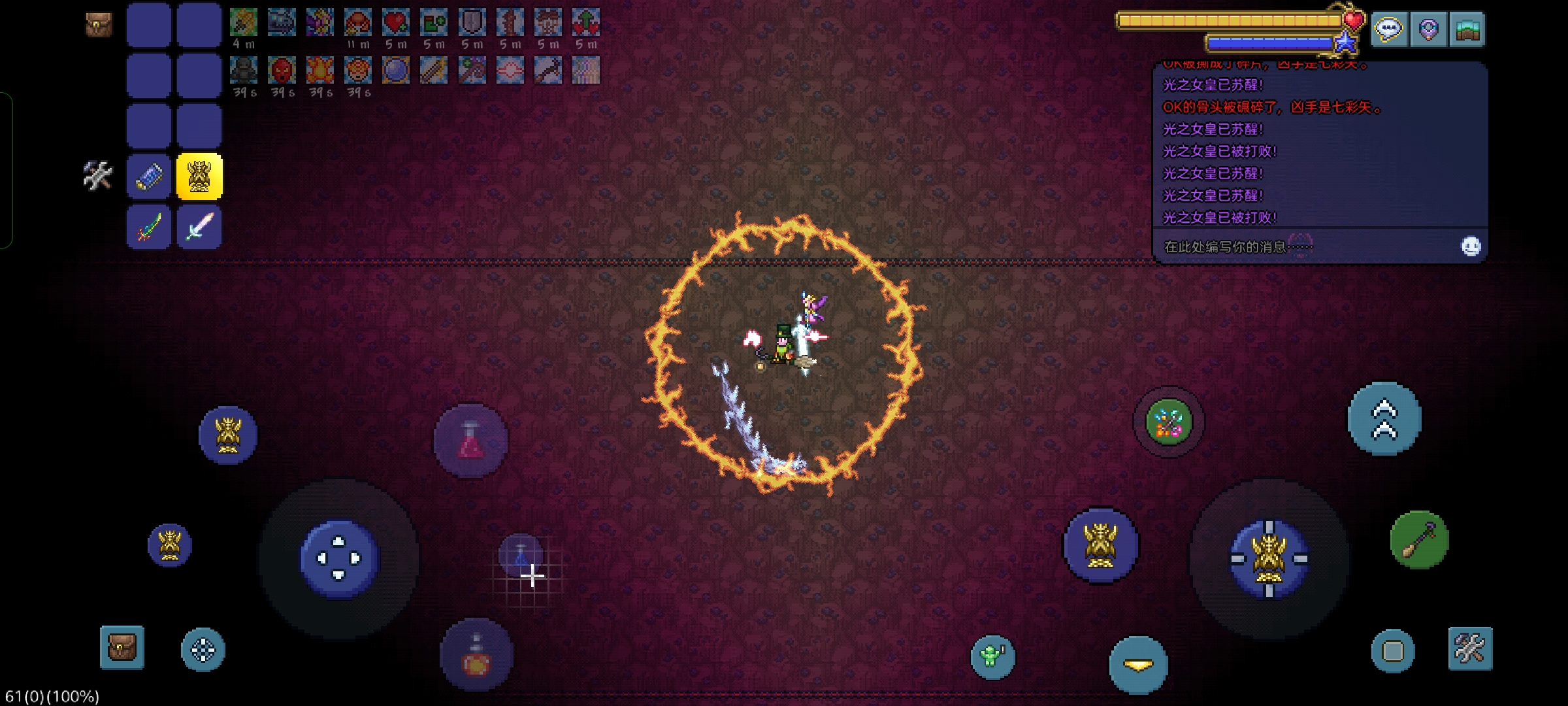Open the settings tools button at bottom-right

[1470, 648]
